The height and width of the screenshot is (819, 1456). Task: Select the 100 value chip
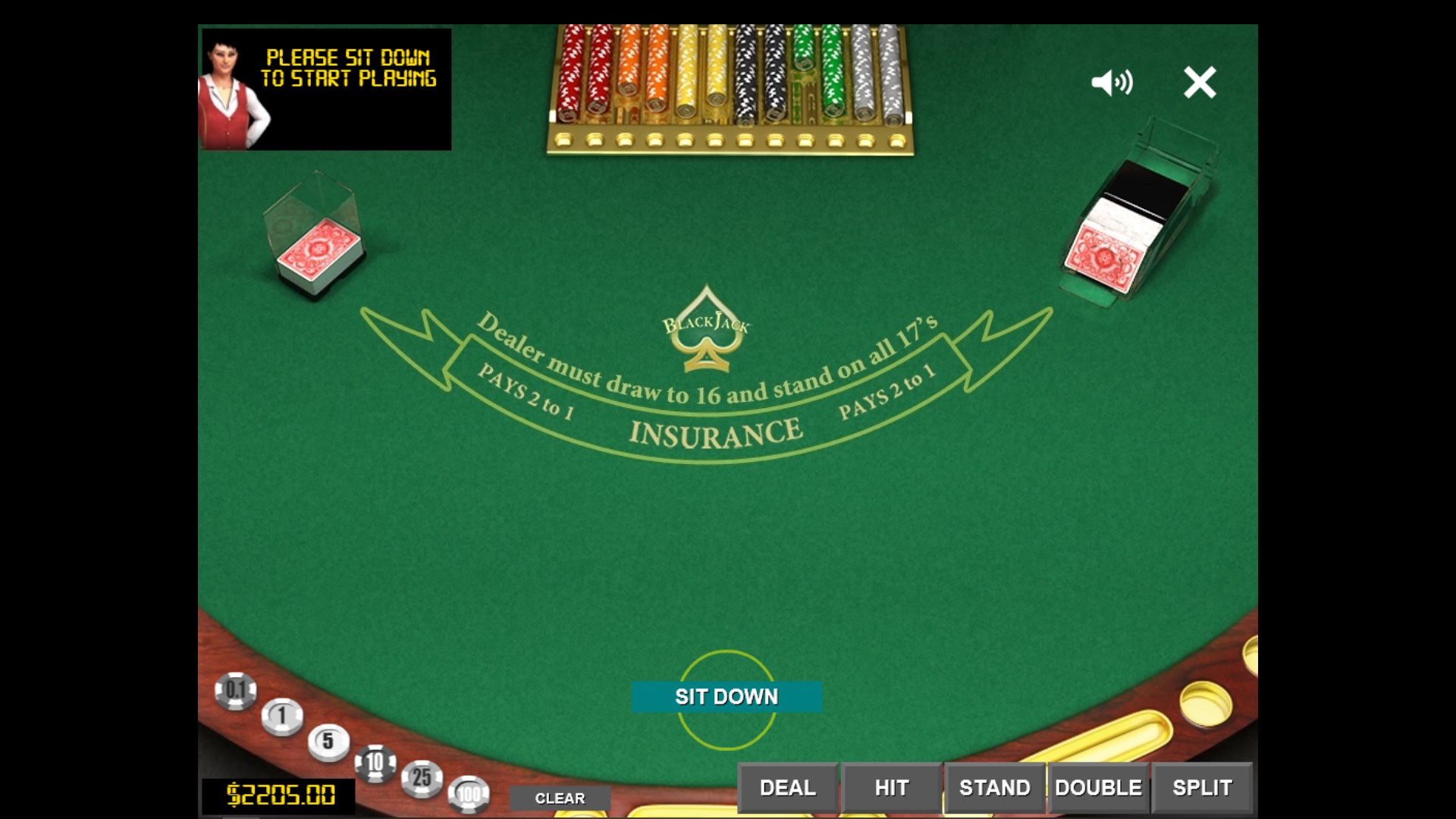coord(470,795)
